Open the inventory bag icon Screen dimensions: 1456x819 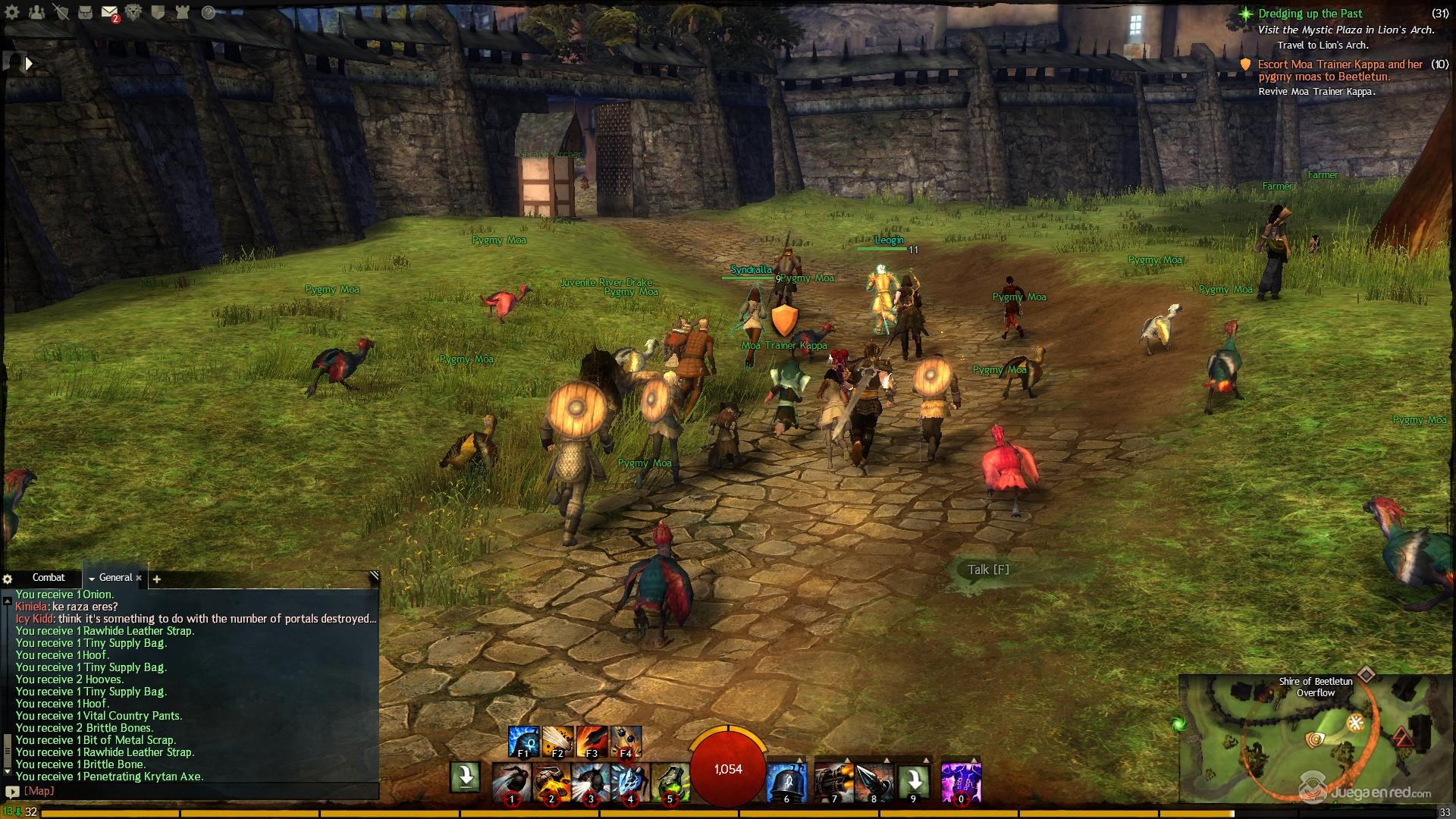86,12
